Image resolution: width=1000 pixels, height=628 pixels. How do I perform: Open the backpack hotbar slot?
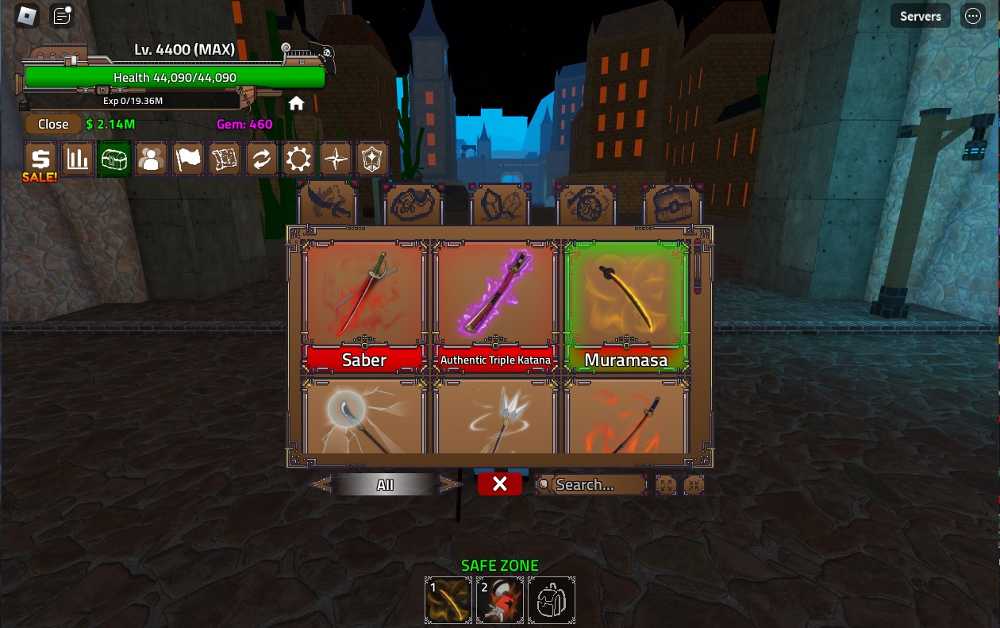[x=551, y=599]
